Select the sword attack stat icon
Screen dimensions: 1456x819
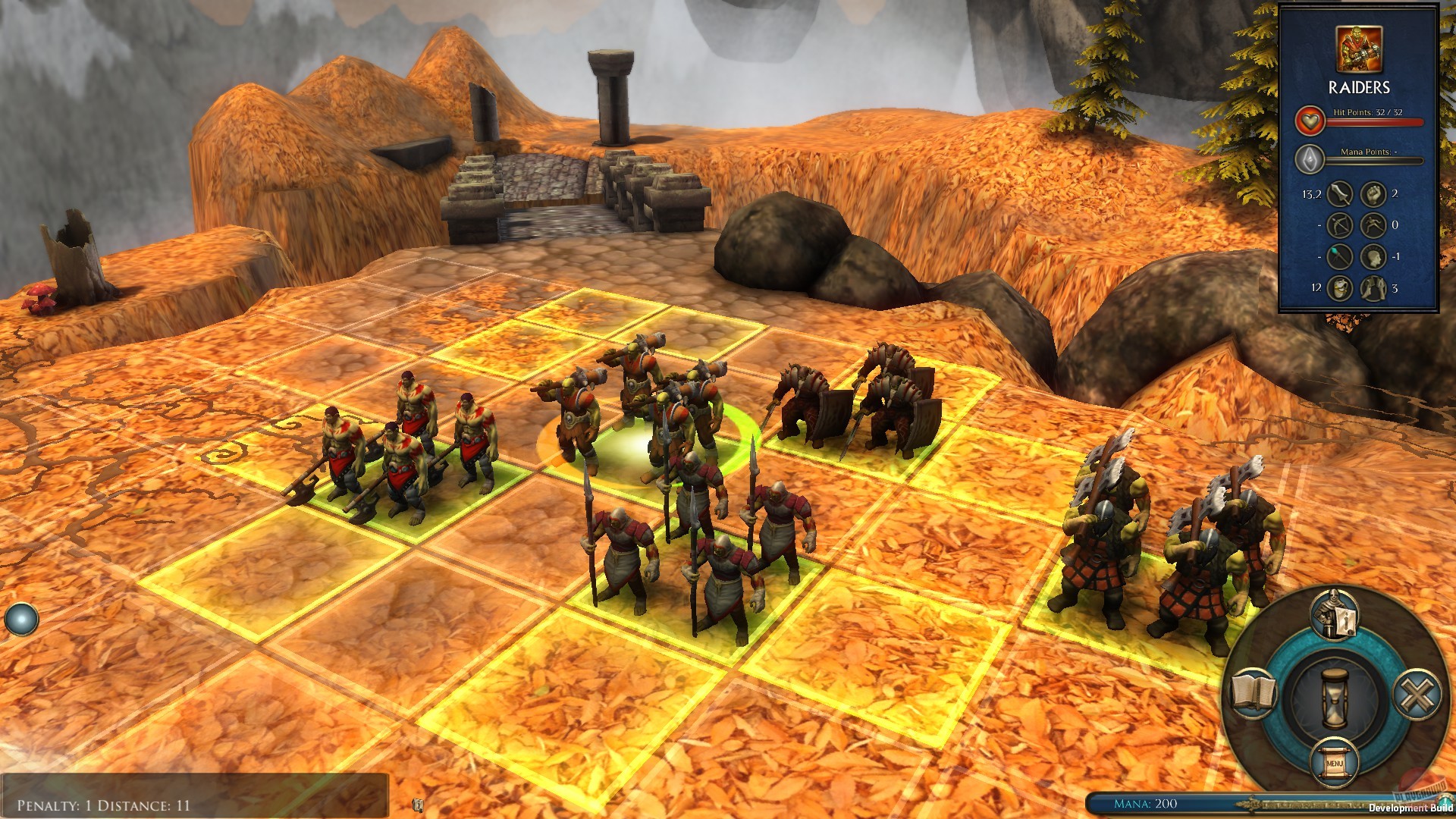[1338, 196]
